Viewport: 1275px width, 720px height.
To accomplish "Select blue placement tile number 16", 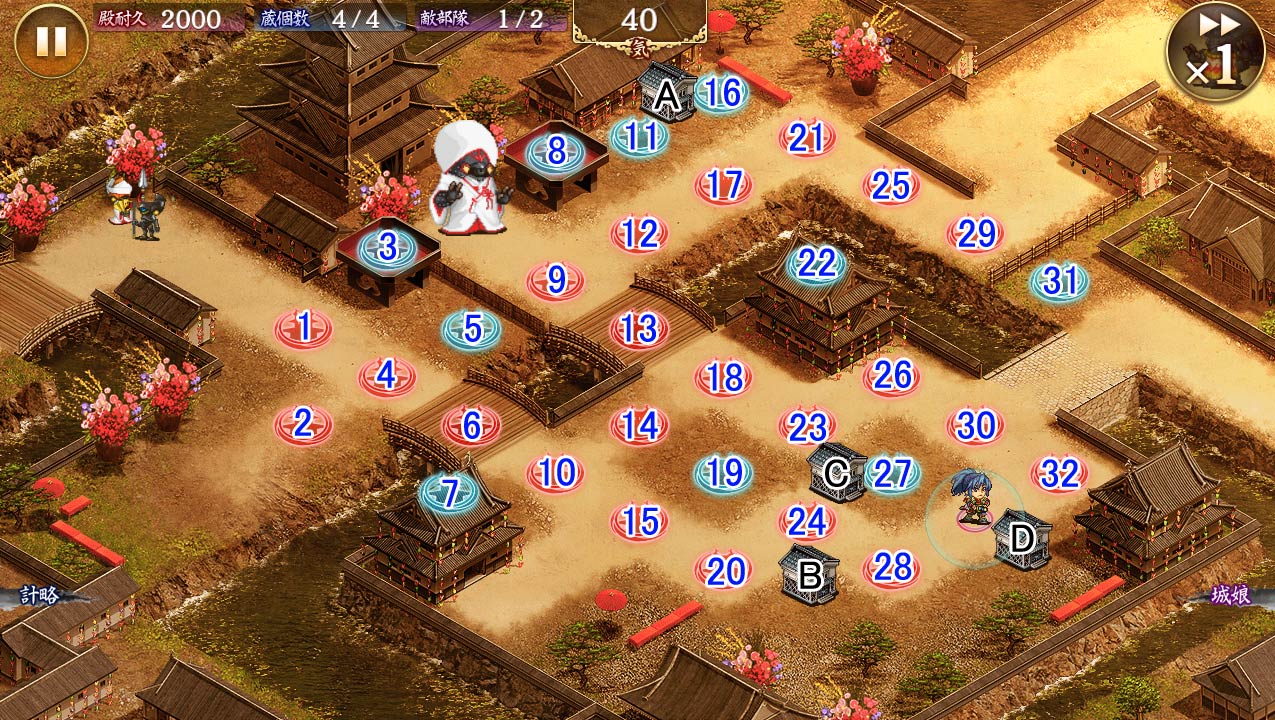I will point(722,93).
